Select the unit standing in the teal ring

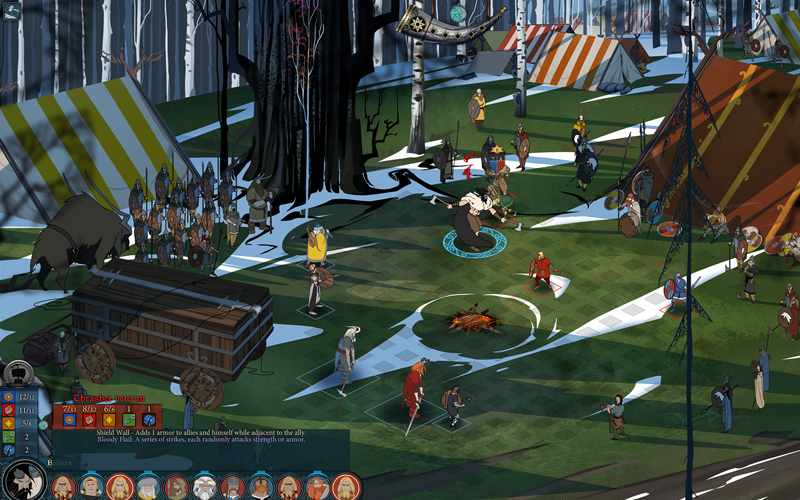[x=474, y=215]
